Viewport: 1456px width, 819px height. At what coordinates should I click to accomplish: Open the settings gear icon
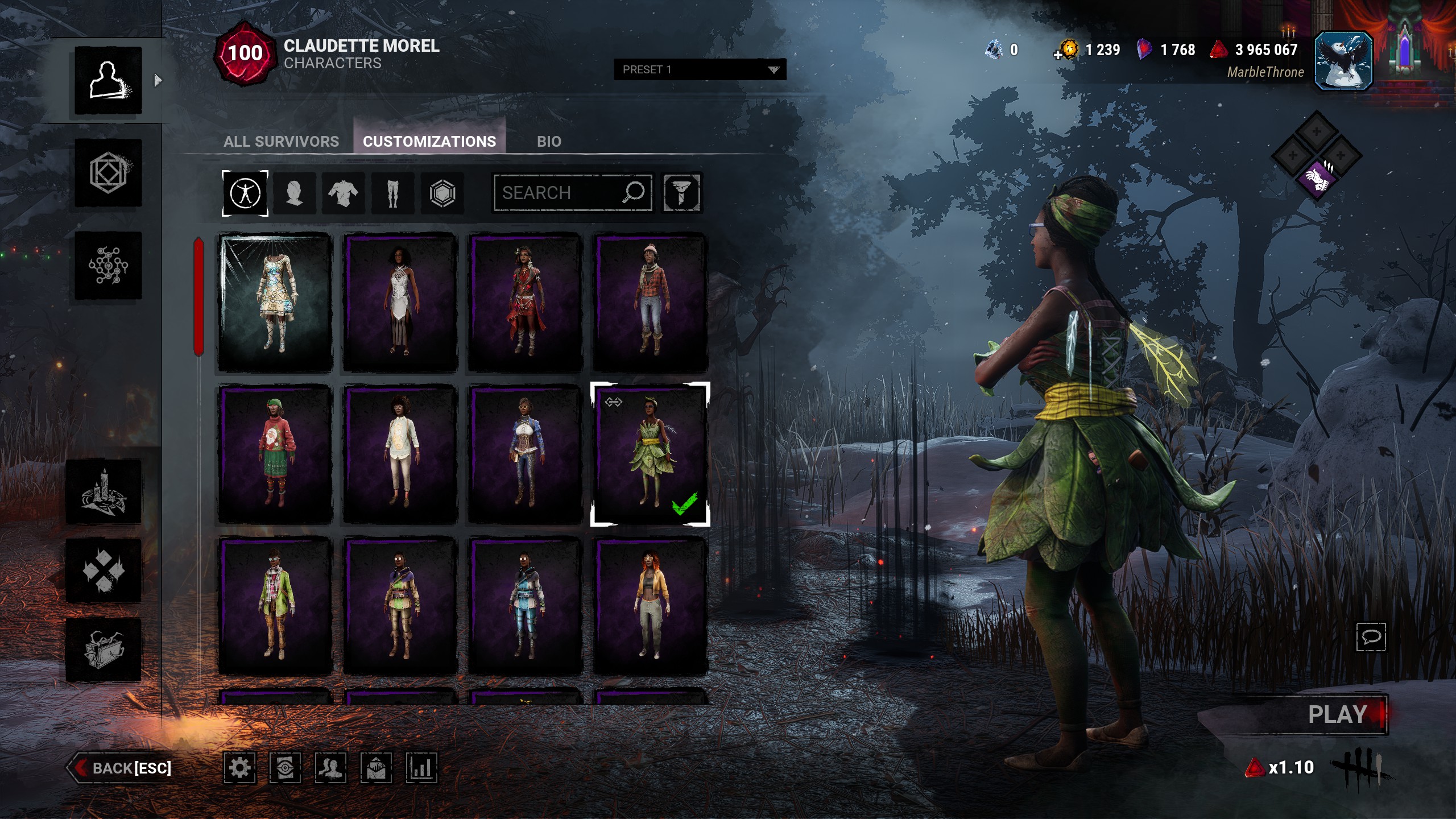239,768
